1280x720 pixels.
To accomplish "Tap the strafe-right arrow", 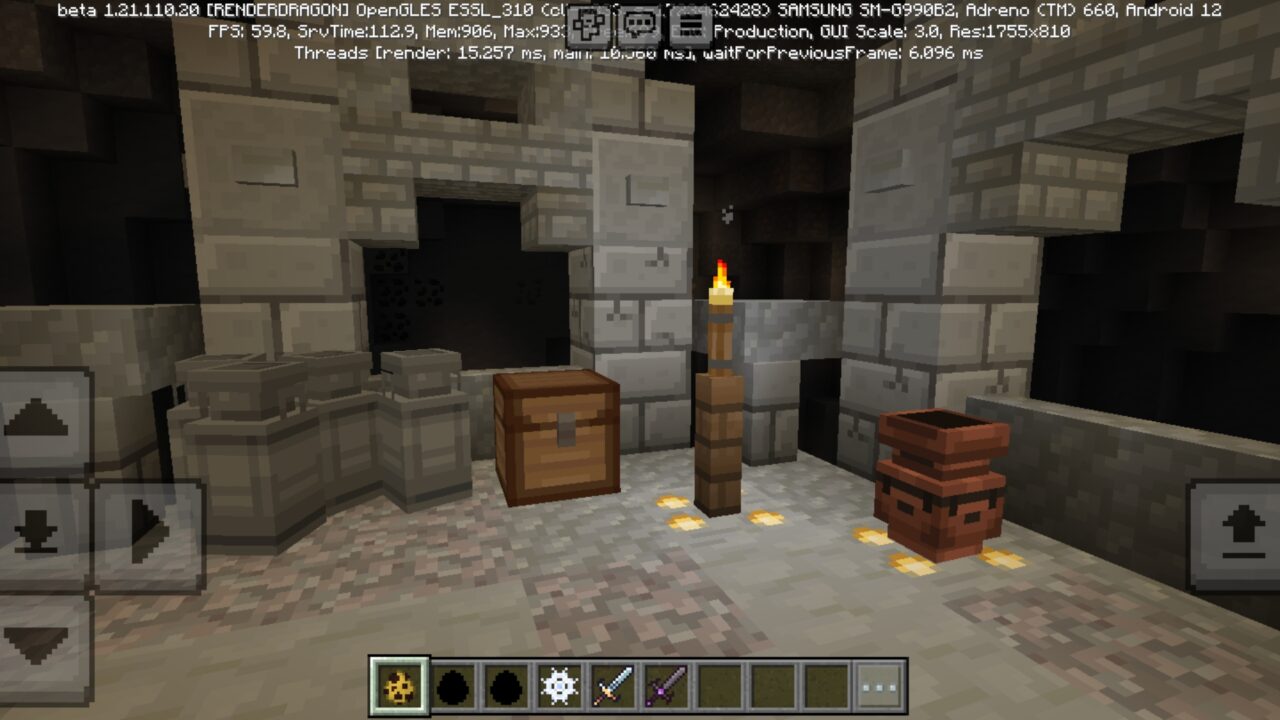I will (145, 529).
